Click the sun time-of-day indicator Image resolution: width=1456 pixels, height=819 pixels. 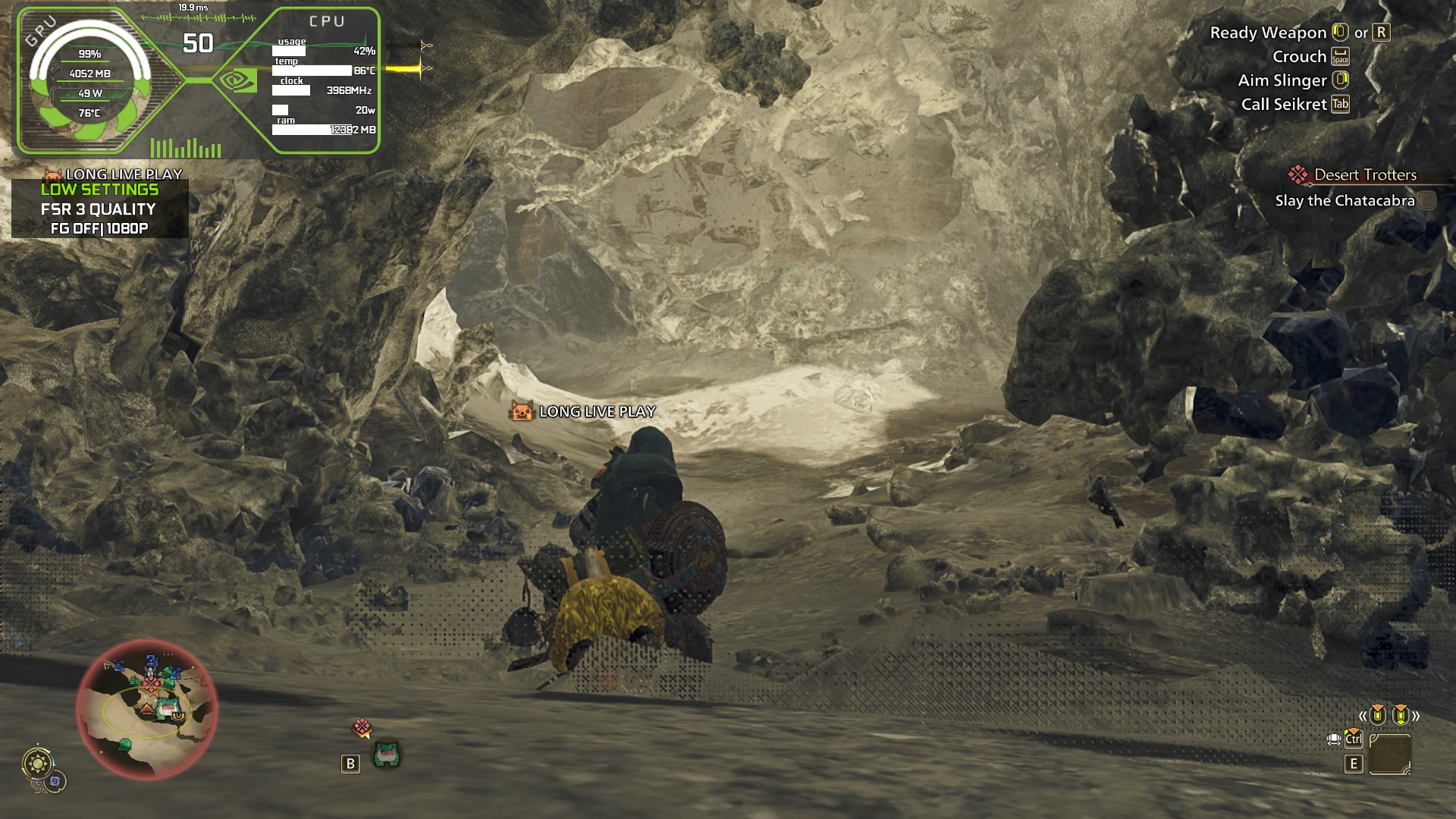pyautogui.click(x=37, y=763)
